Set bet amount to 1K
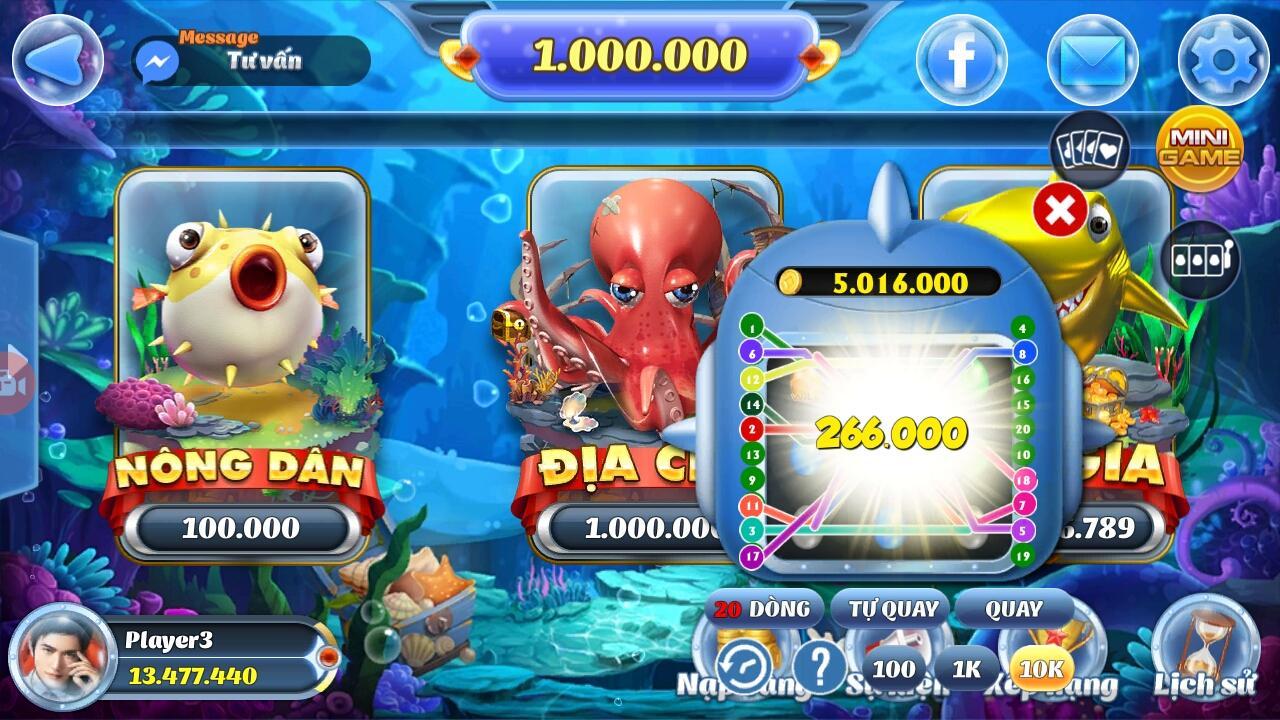 click(966, 669)
